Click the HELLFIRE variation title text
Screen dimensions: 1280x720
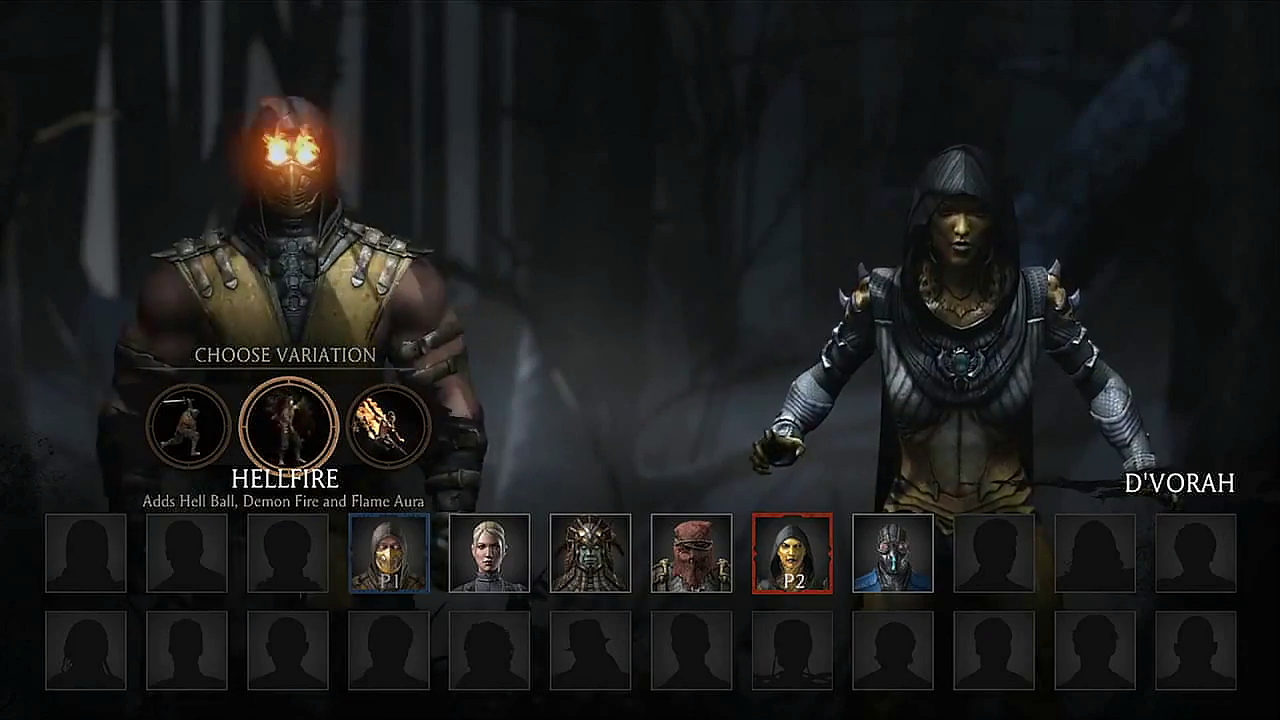(287, 478)
